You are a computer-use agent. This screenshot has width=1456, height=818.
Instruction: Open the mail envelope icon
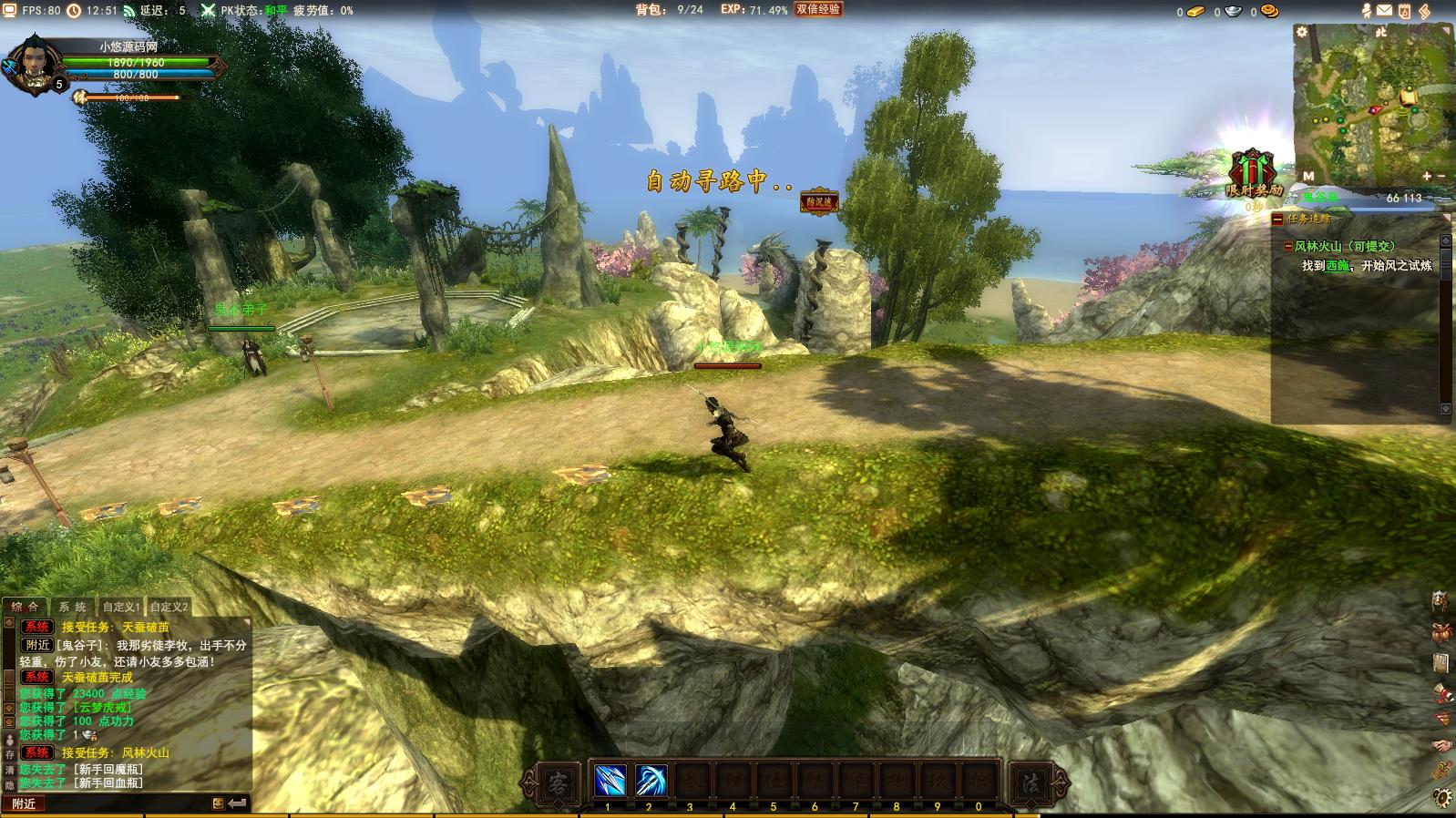click(x=1384, y=11)
